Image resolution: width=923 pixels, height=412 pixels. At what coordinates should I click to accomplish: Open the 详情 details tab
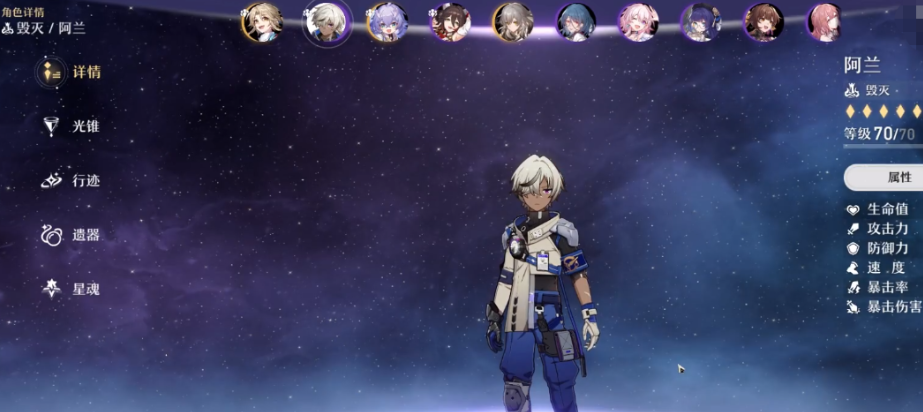pos(70,73)
